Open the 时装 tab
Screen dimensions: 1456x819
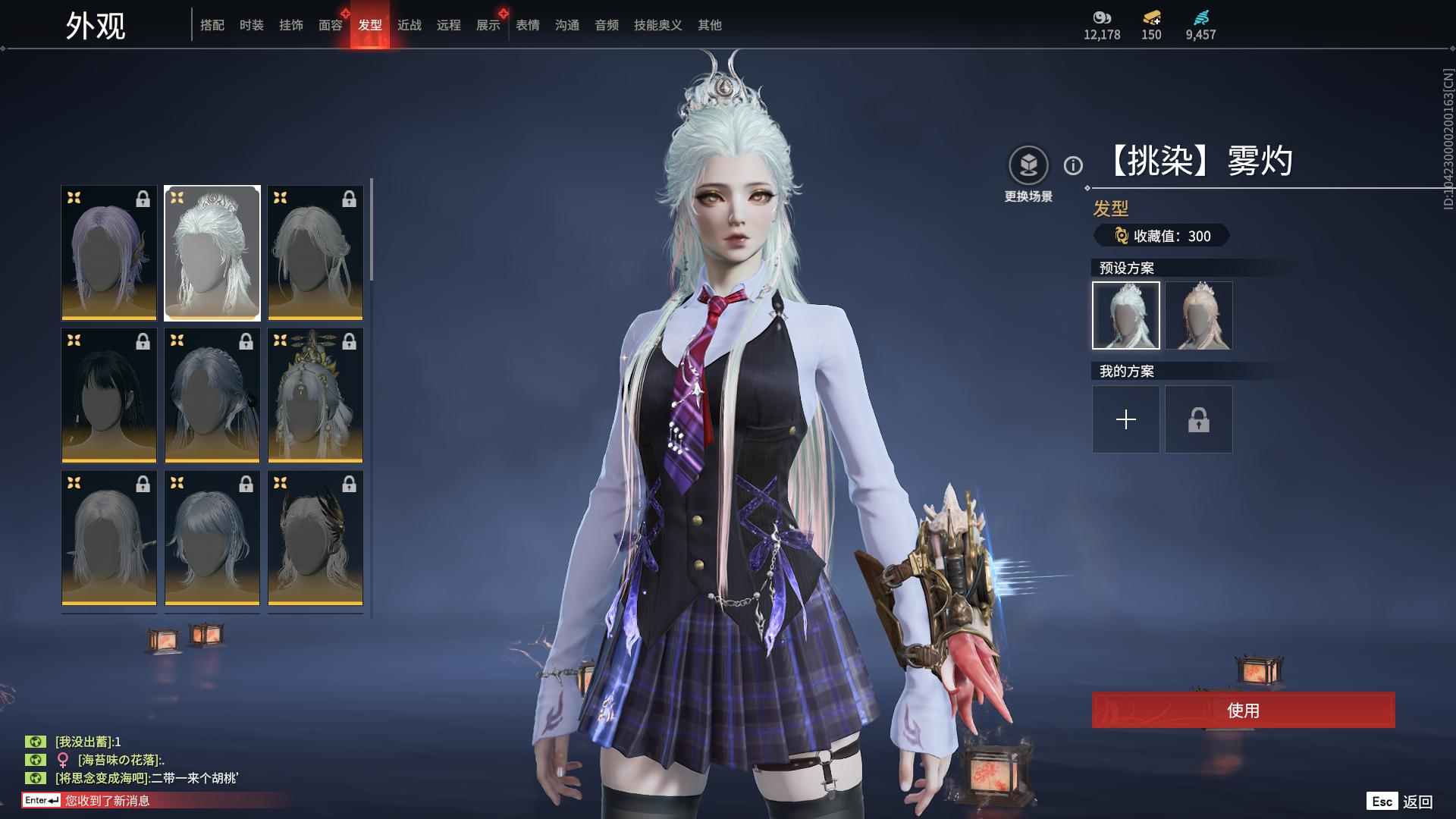pos(252,25)
